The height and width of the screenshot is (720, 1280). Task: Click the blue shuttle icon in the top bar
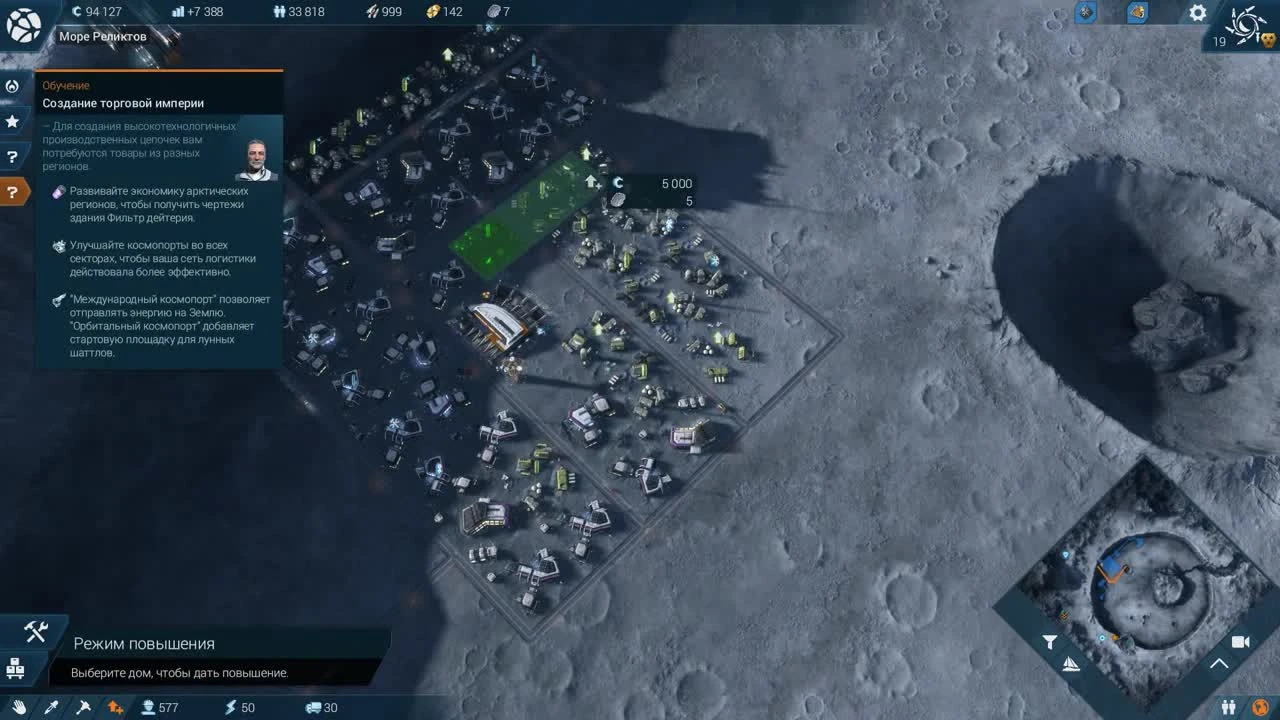coord(1087,12)
